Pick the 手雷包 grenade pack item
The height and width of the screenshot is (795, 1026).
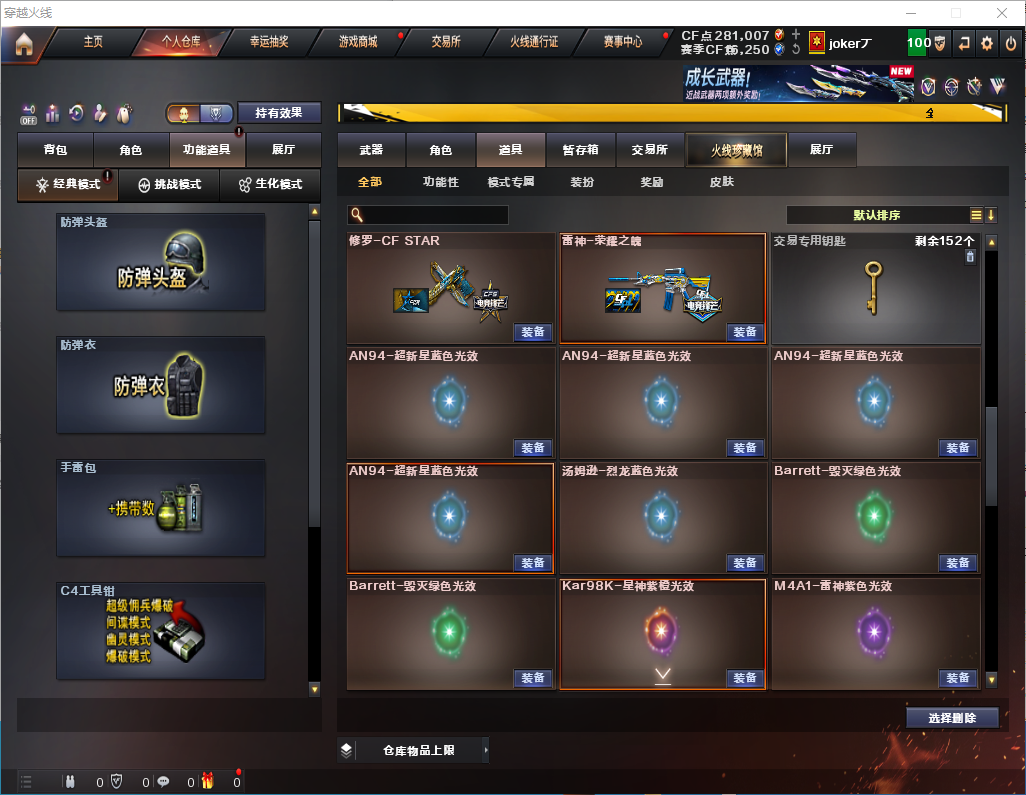click(x=161, y=508)
